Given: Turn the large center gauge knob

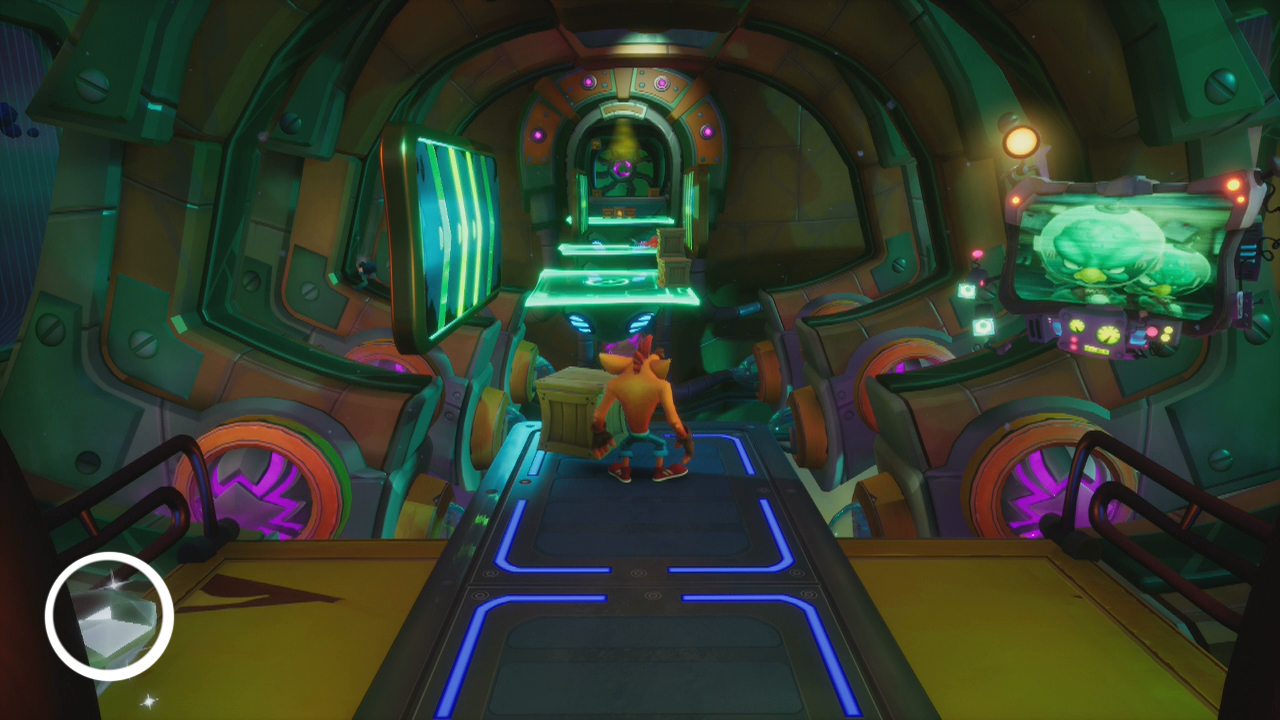Looking at the screenshot, I should [x=1106, y=334].
